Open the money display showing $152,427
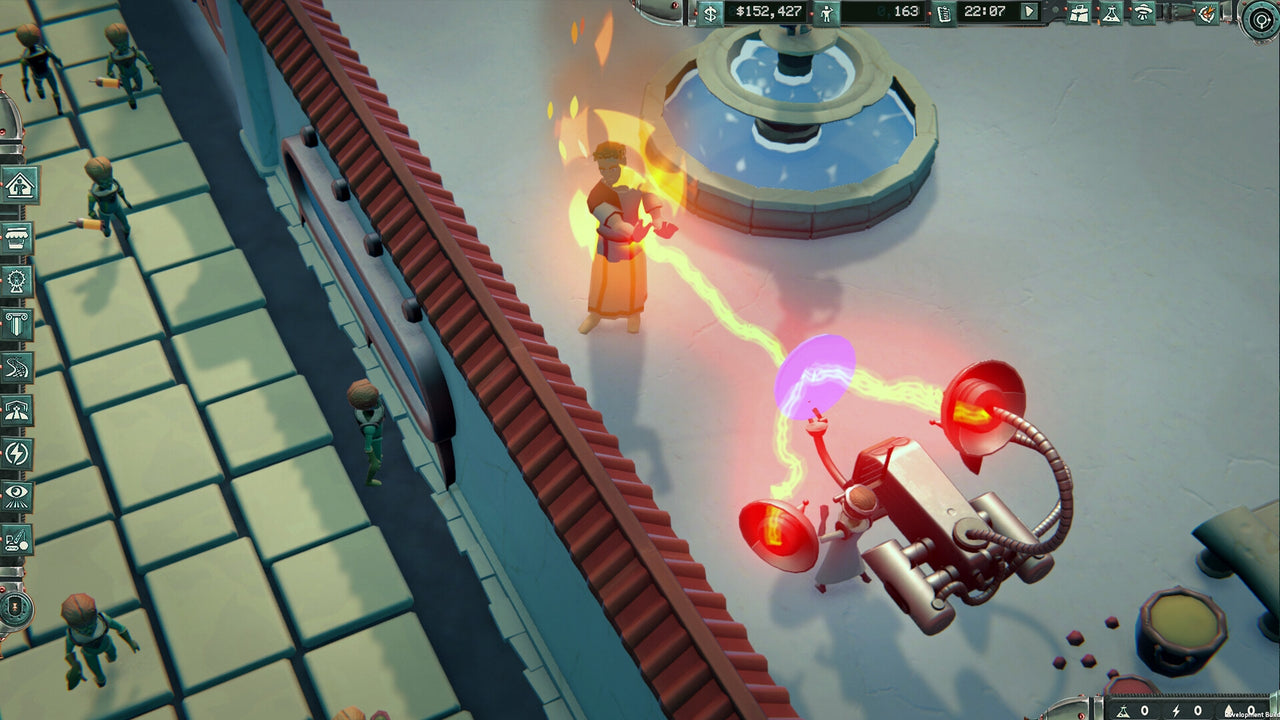1280x720 pixels. (x=770, y=14)
